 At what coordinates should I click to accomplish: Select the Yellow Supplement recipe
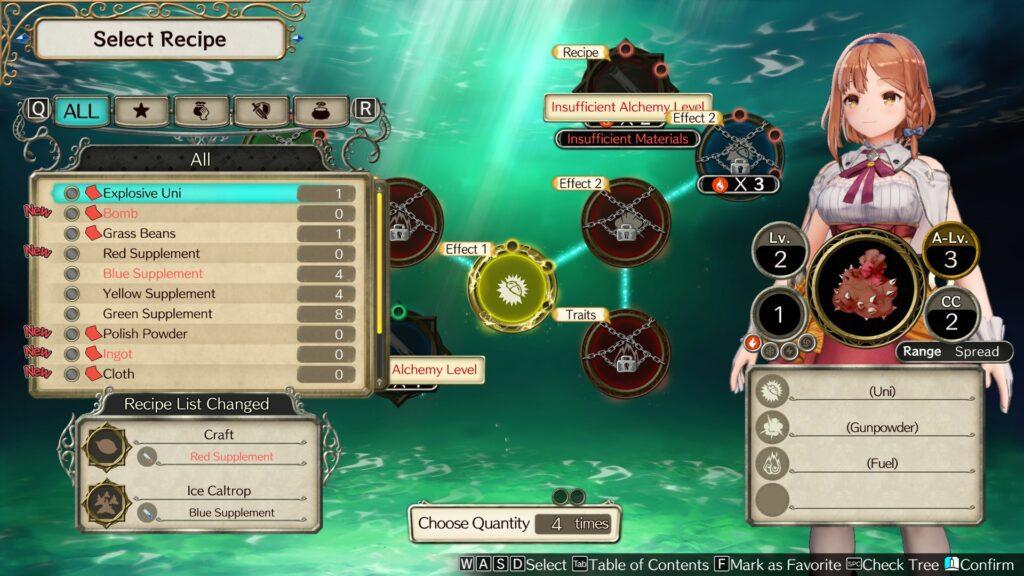point(200,293)
